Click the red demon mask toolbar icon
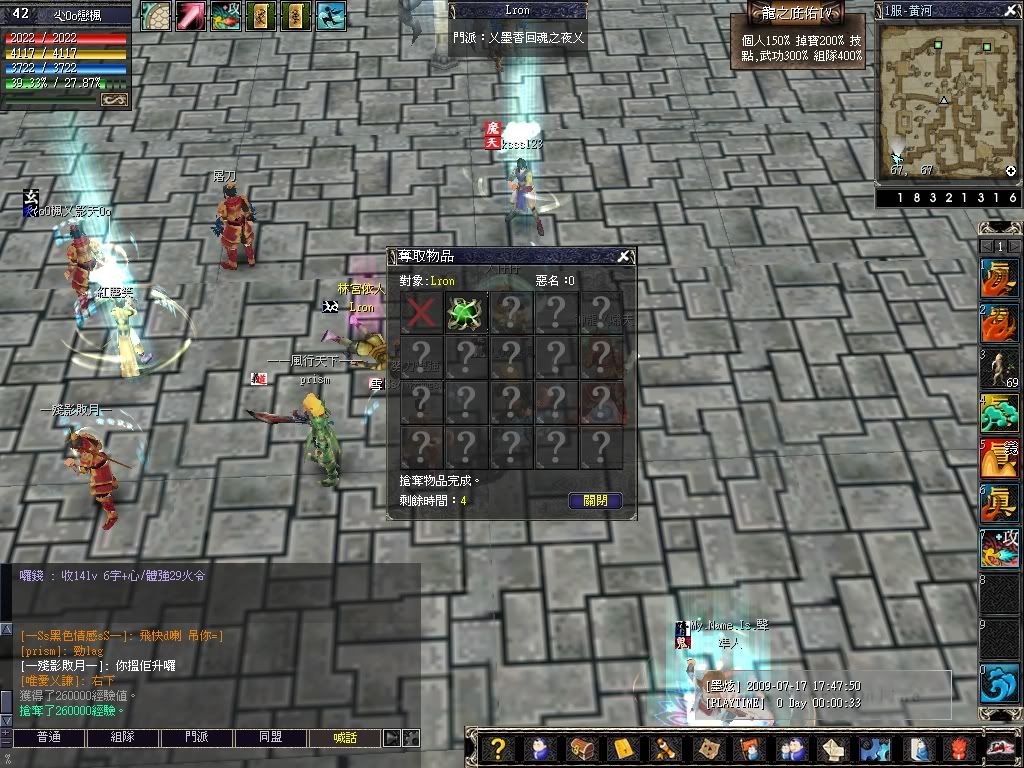 tap(958, 749)
